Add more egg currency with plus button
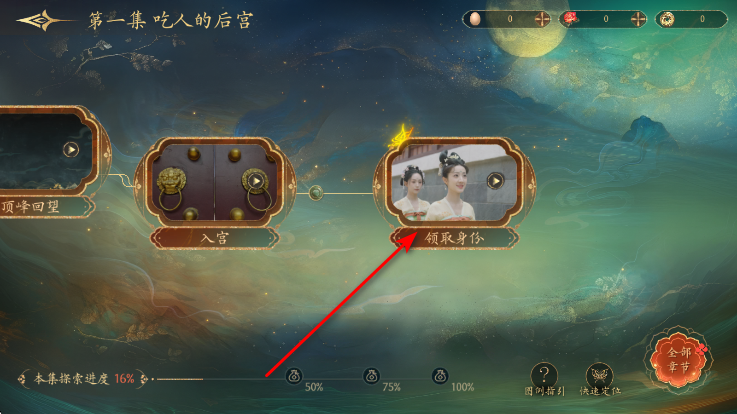Viewport: 737px width, 414px height. click(542, 19)
